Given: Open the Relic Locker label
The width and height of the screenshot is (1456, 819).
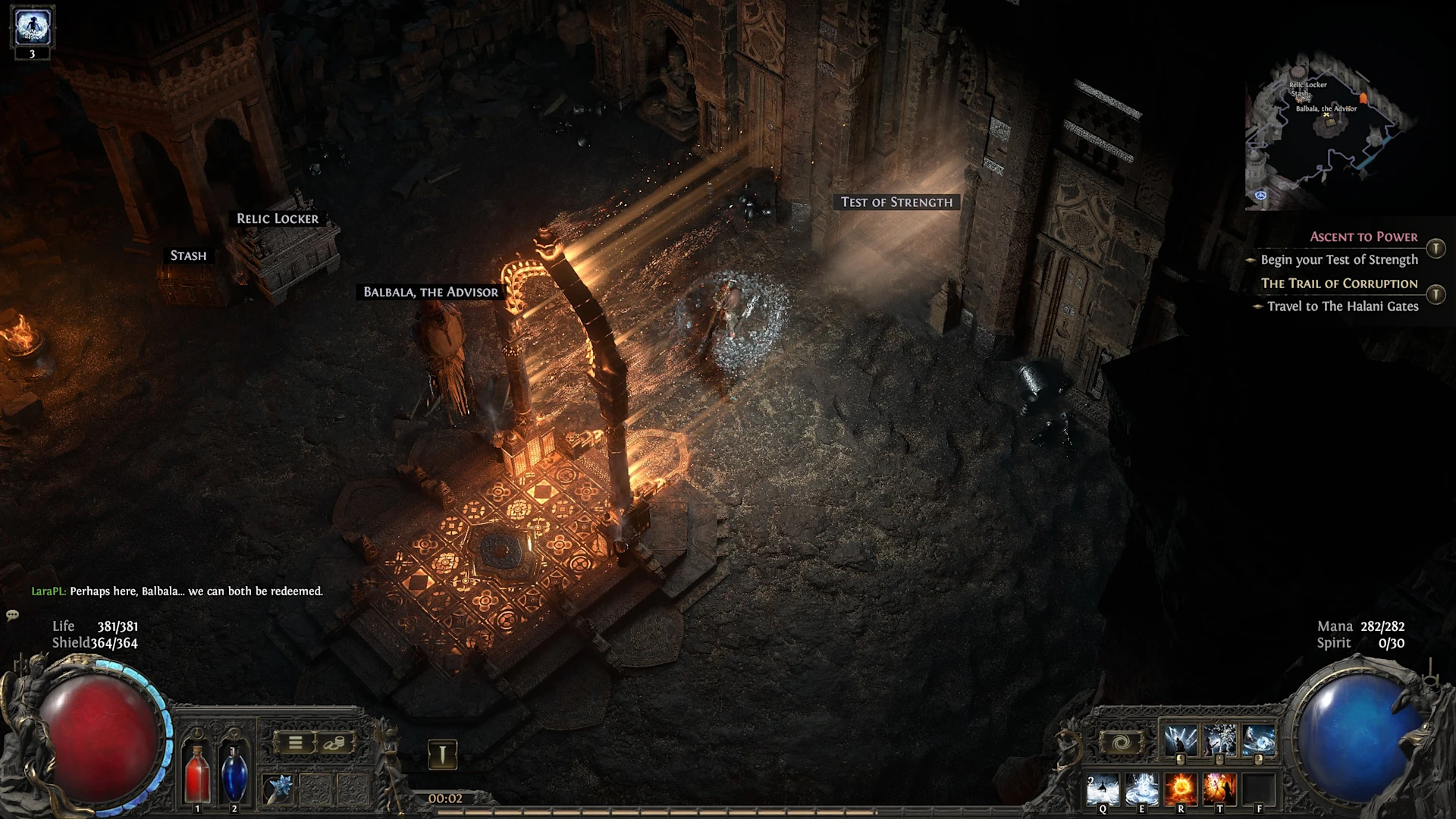Looking at the screenshot, I should pos(278,218).
